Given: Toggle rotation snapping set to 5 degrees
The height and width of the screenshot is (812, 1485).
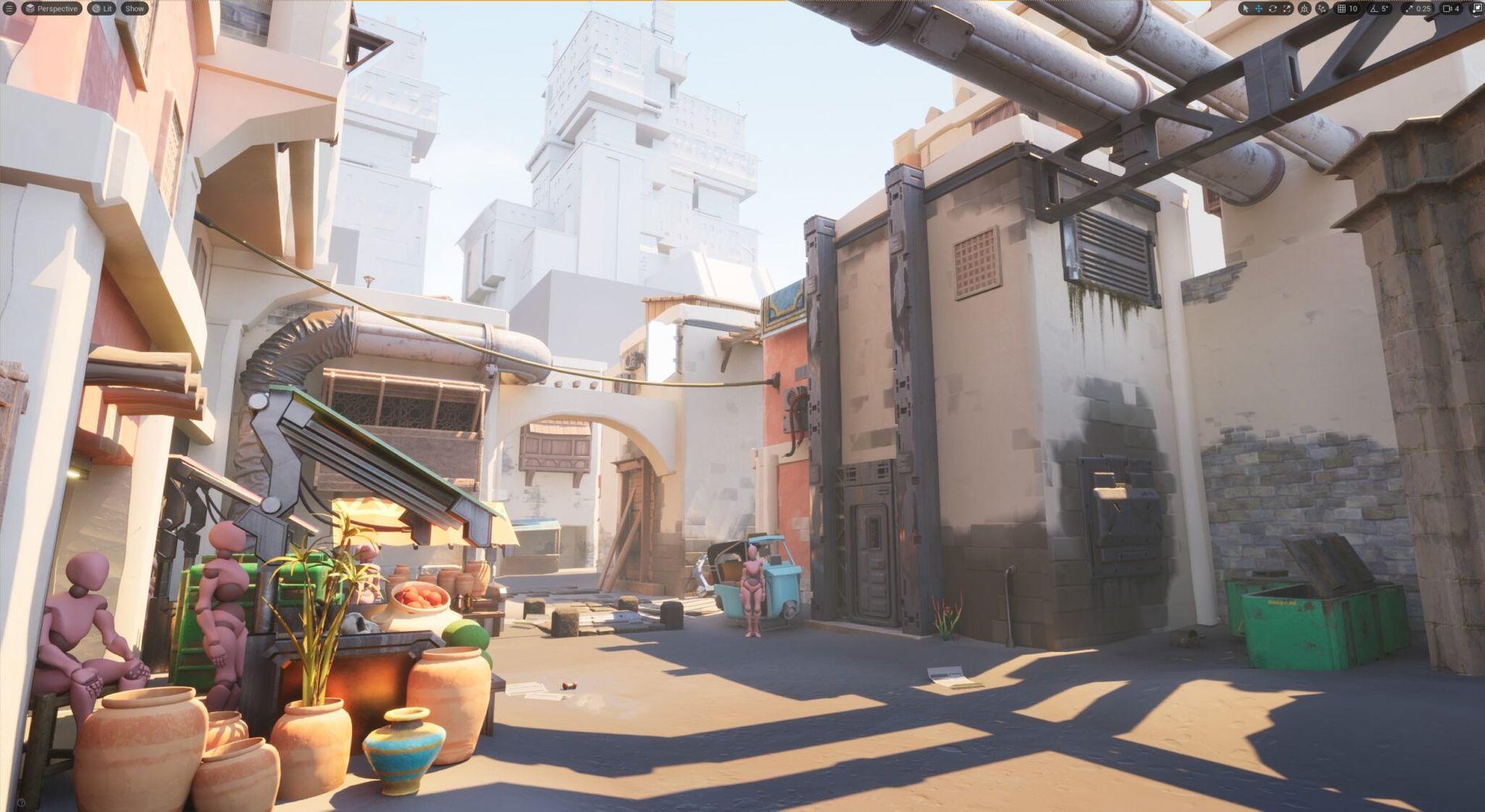Looking at the screenshot, I should pyautogui.click(x=1380, y=9).
